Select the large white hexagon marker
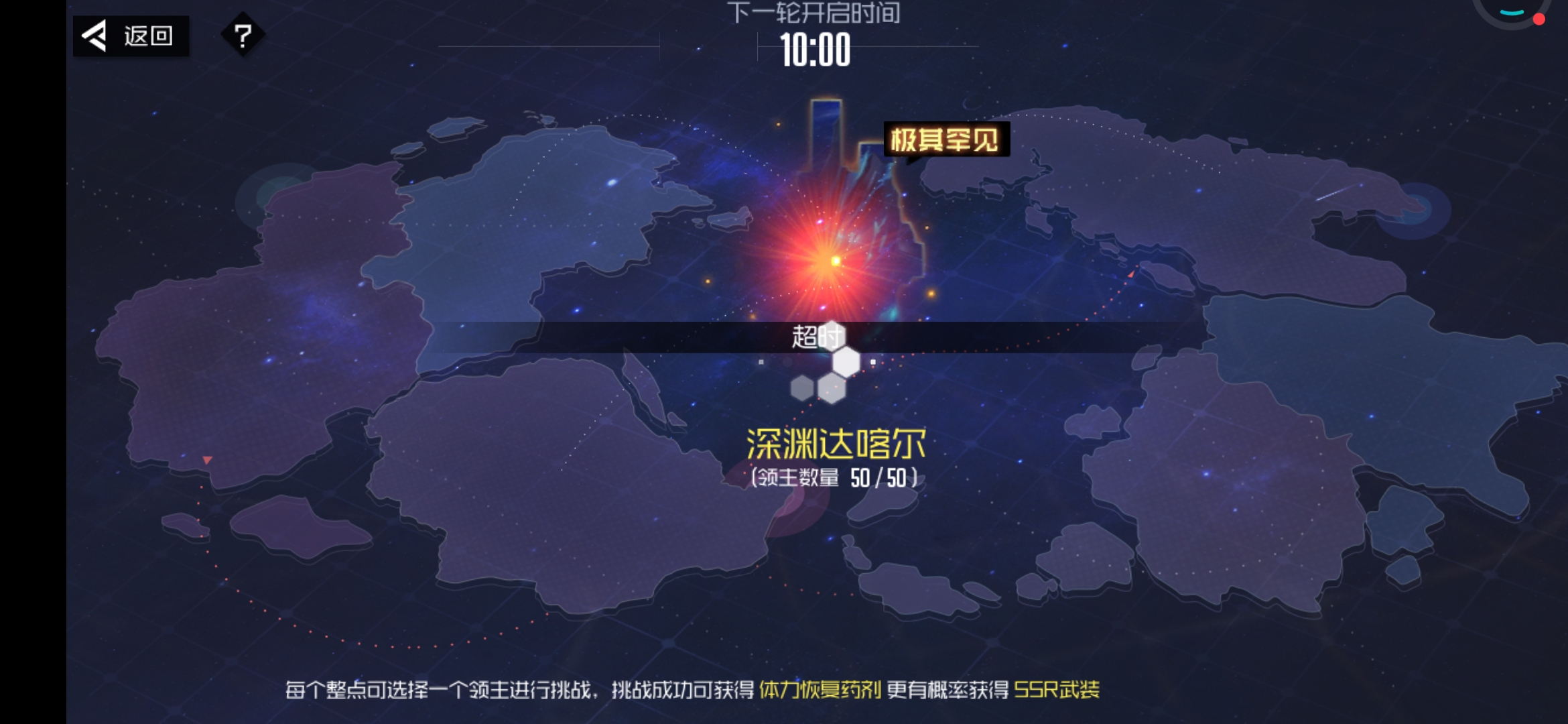The width and height of the screenshot is (1568, 724). click(x=846, y=362)
